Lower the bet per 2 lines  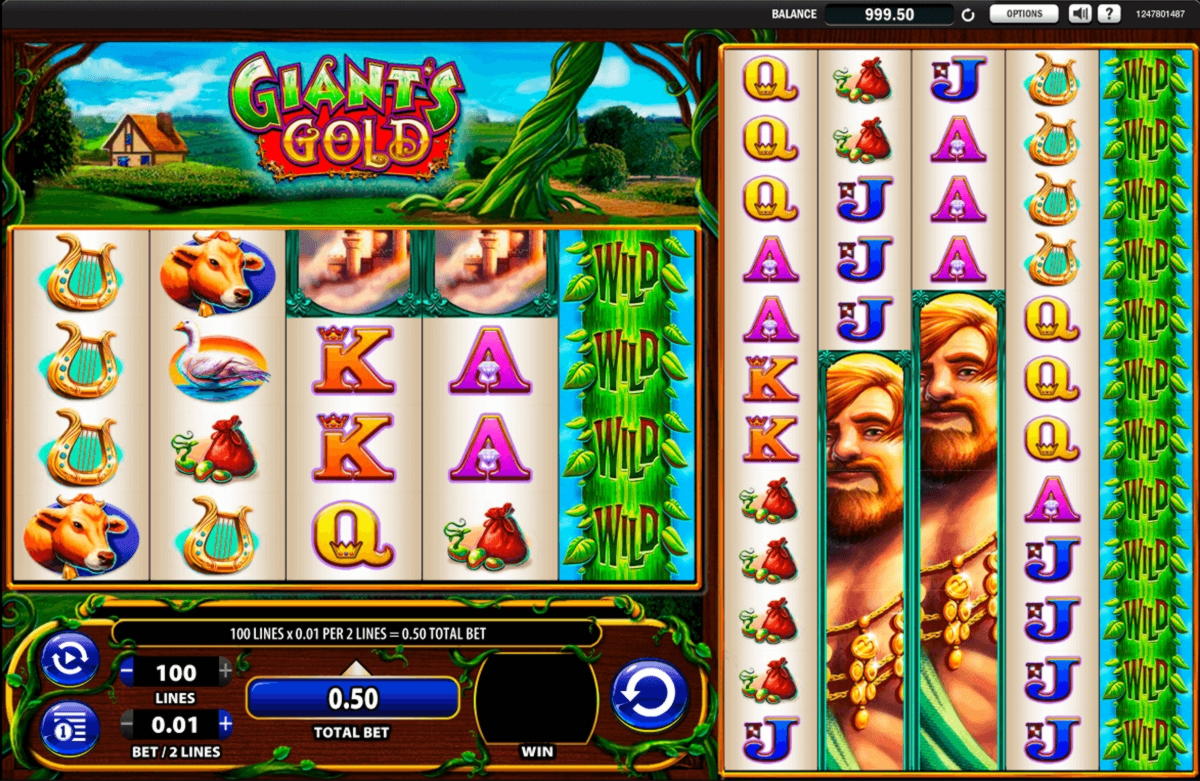(x=128, y=723)
